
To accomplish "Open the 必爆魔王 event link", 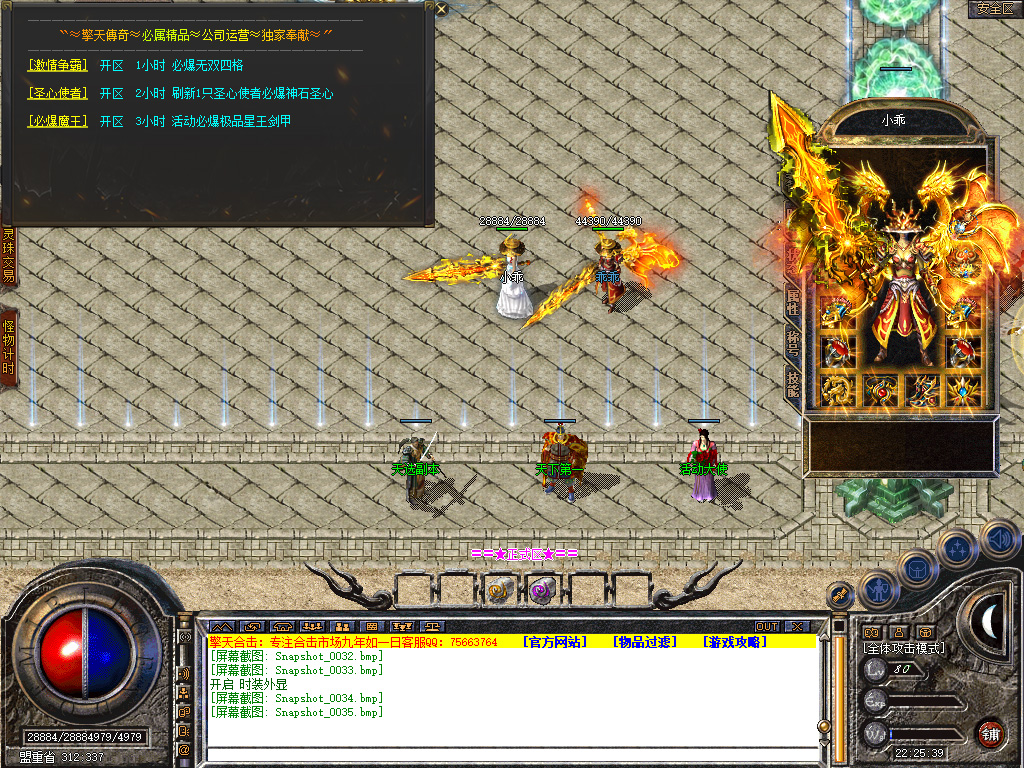I will click(x=58, y=122).
